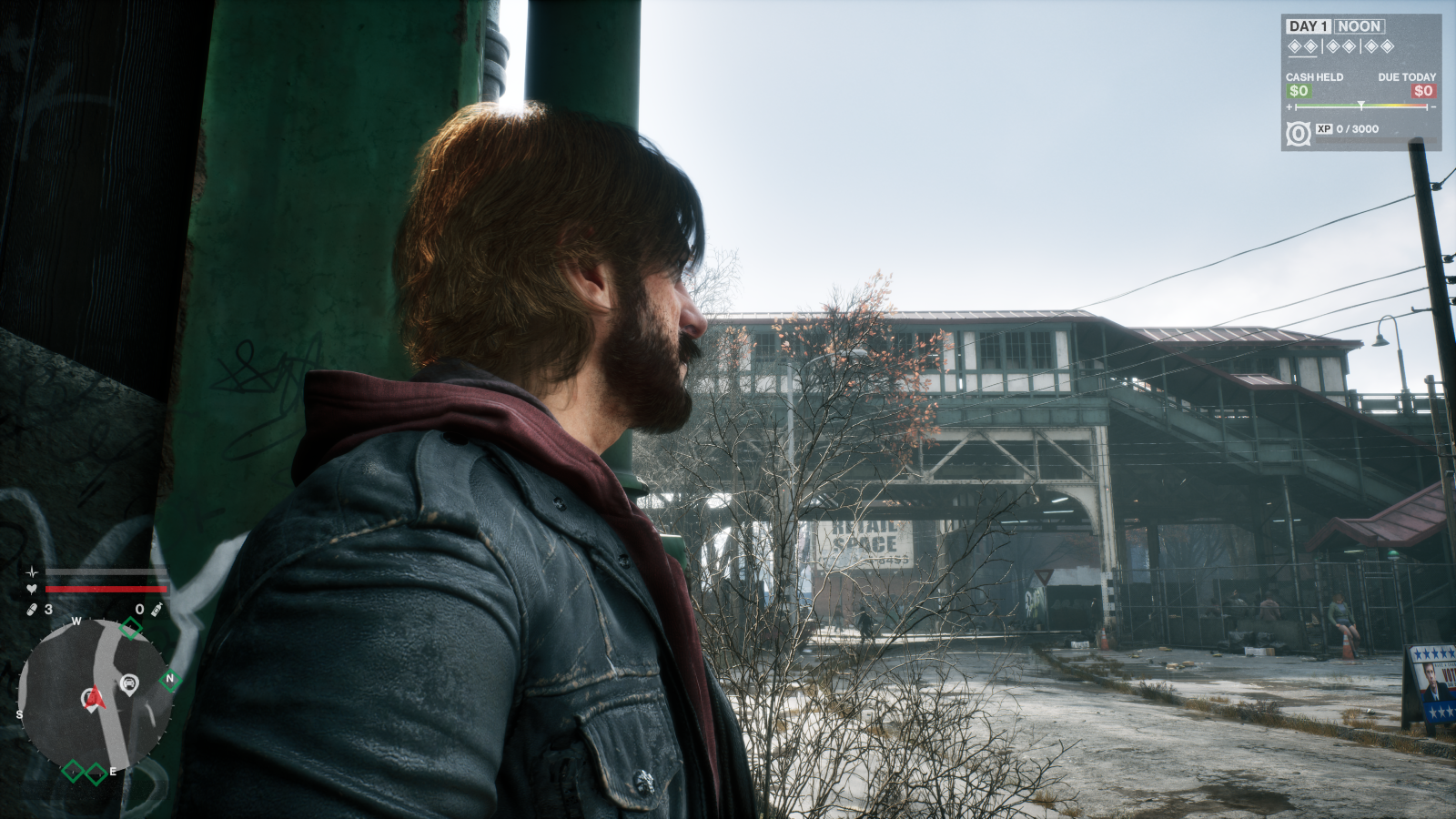Click the circular minimap
This screenshot has height=819, width=1456.
pos(96,694)
